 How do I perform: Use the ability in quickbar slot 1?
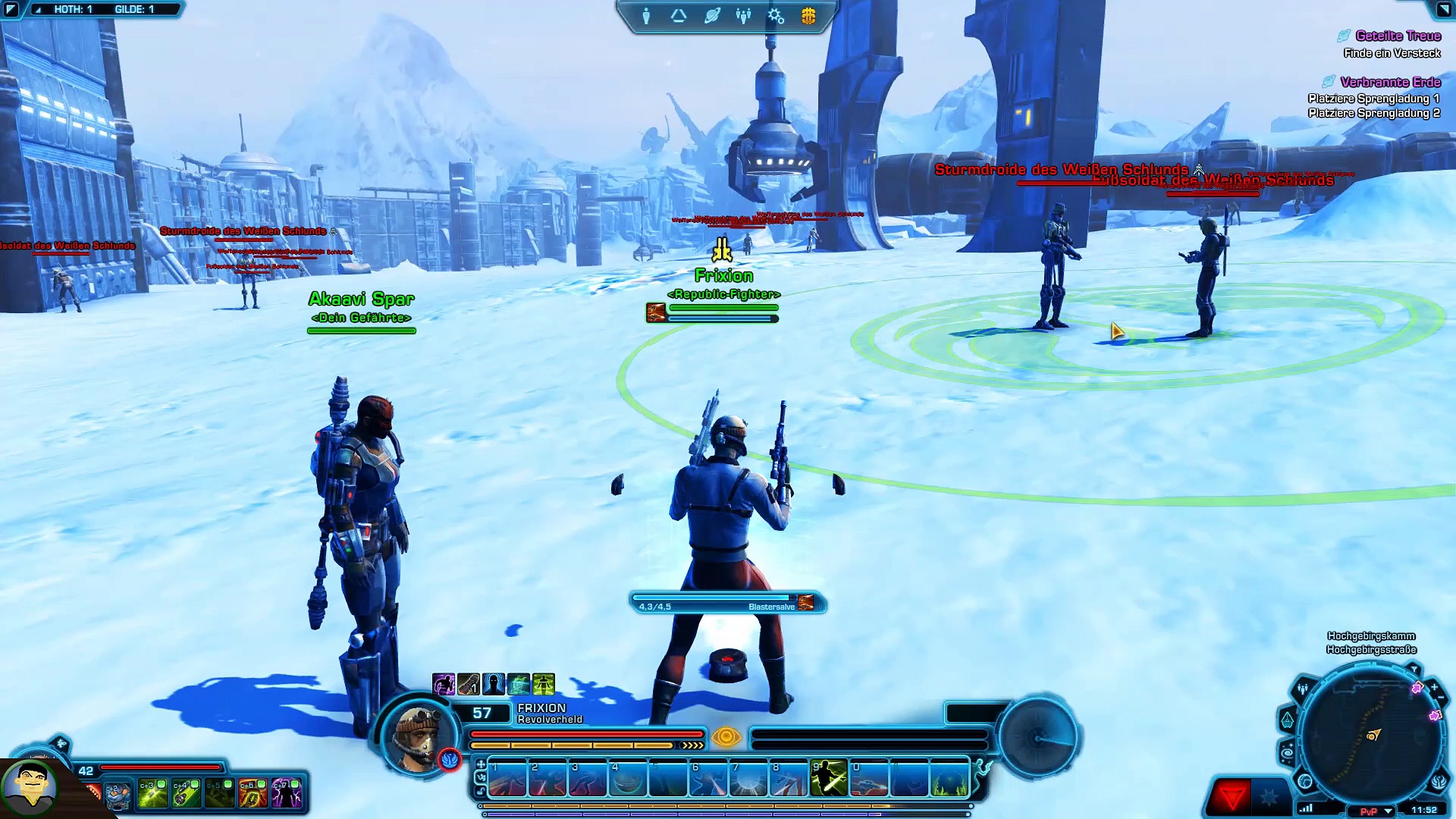coord(507,779)
